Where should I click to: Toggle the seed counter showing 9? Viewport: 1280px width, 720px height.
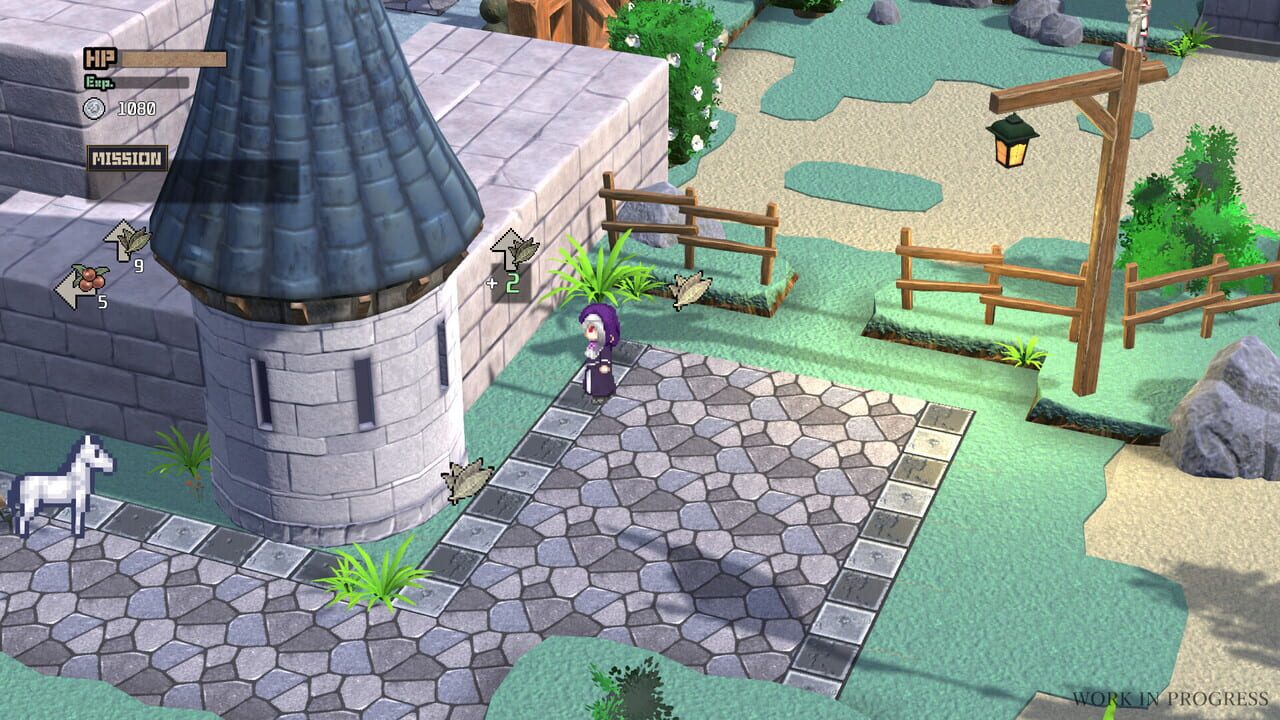click(x=138, y=266)
